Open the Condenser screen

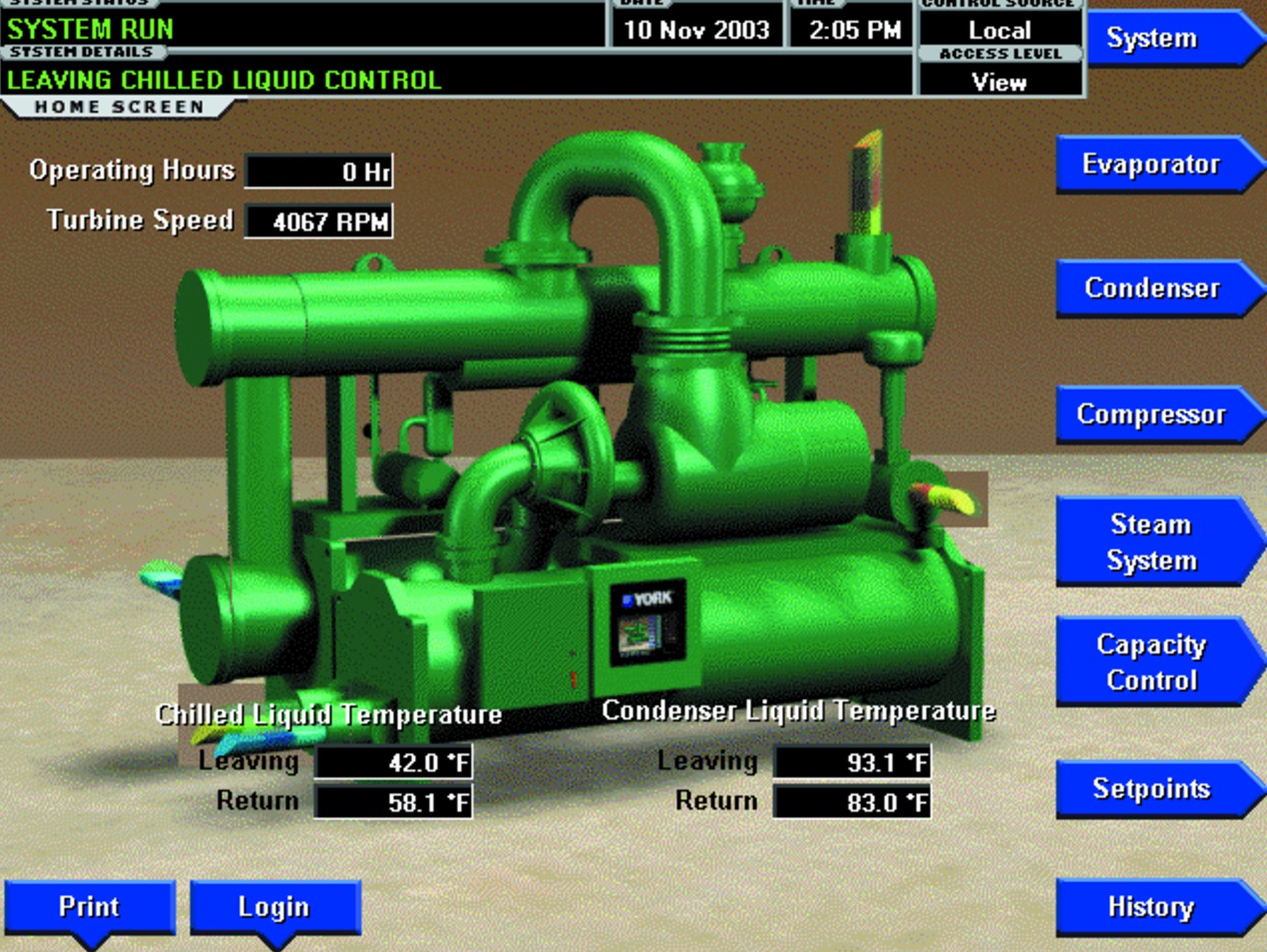click(x=1156, y=288)
